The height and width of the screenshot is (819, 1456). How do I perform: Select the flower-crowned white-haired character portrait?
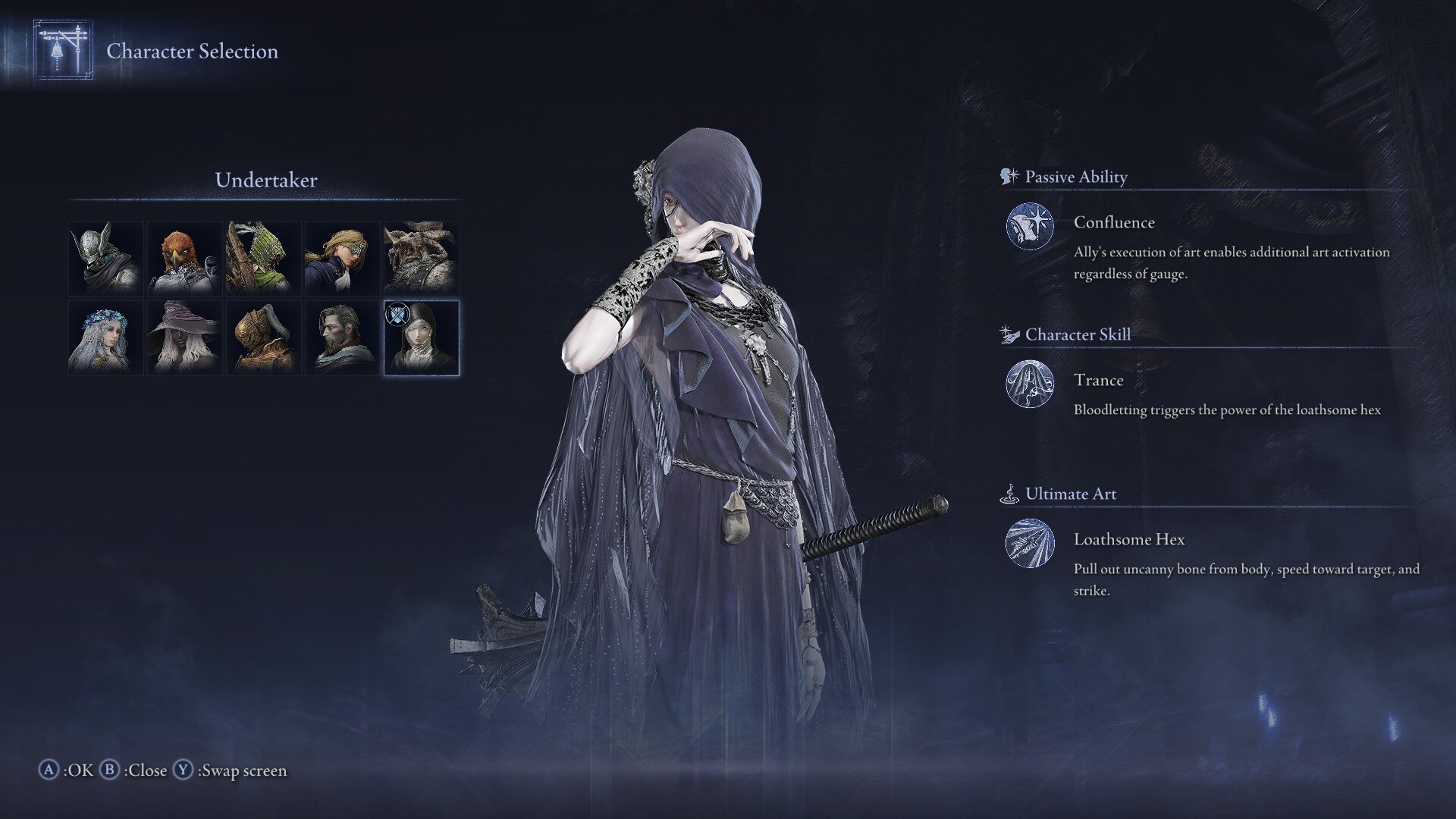coord(105,337)
